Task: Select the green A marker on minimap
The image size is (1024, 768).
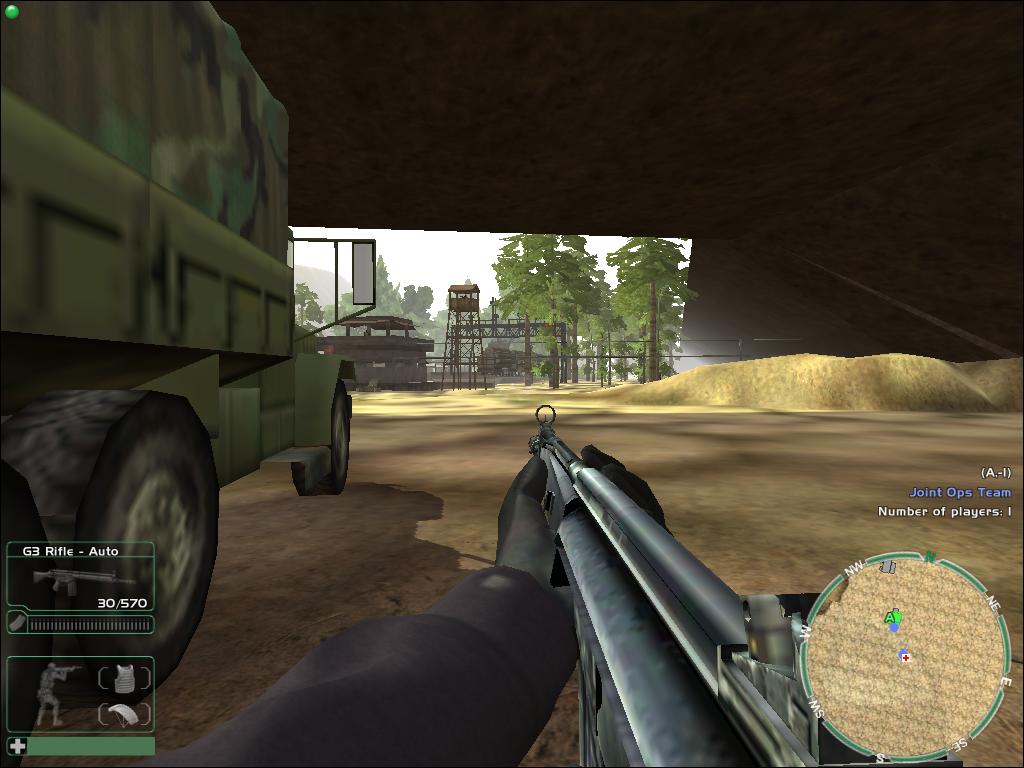Action: 892,618
